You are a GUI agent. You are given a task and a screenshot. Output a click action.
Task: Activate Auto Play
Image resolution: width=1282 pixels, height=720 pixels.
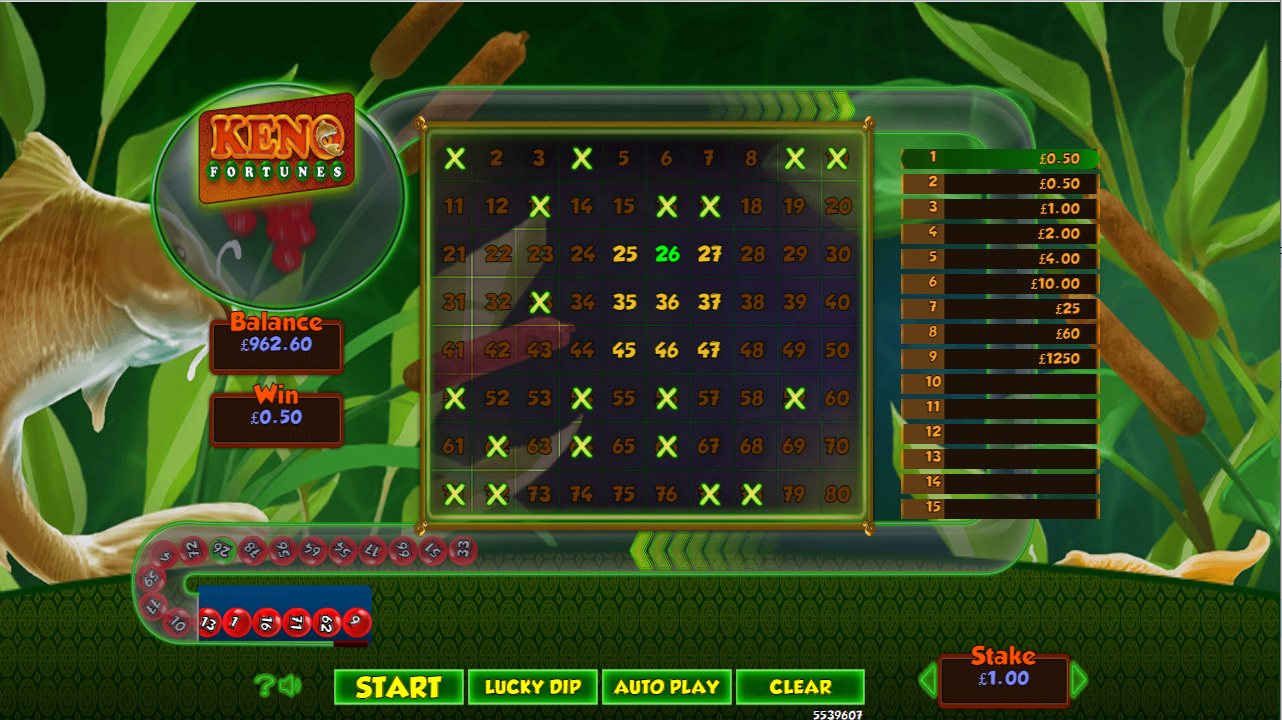tap(667, 687)
